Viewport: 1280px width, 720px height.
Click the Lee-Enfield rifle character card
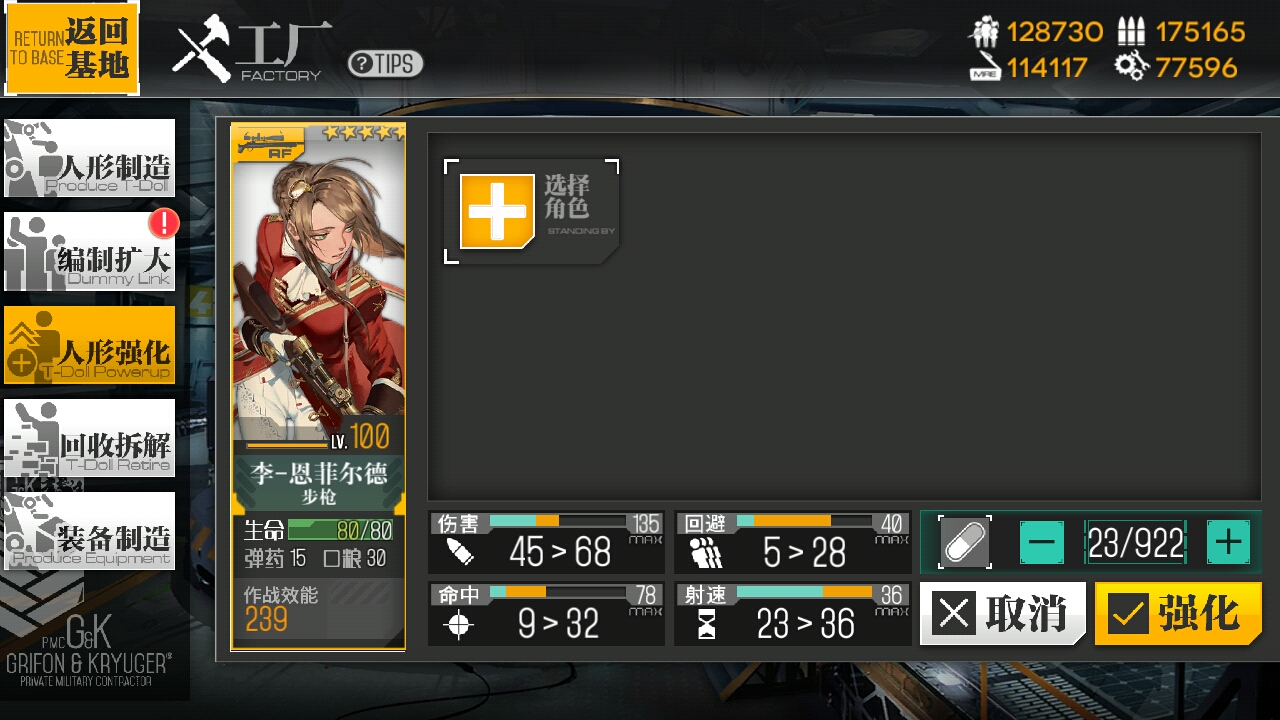[318, 385]
